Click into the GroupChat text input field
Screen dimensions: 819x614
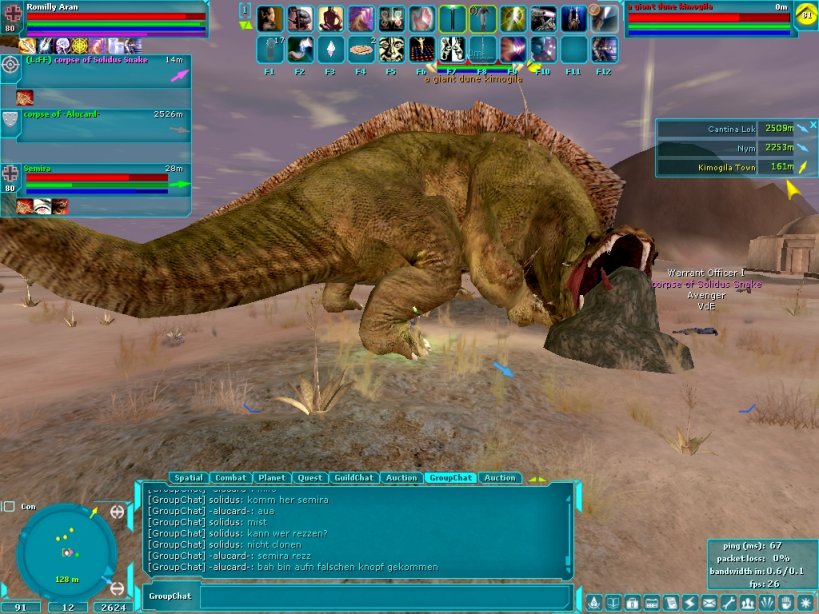click(385, 596)
